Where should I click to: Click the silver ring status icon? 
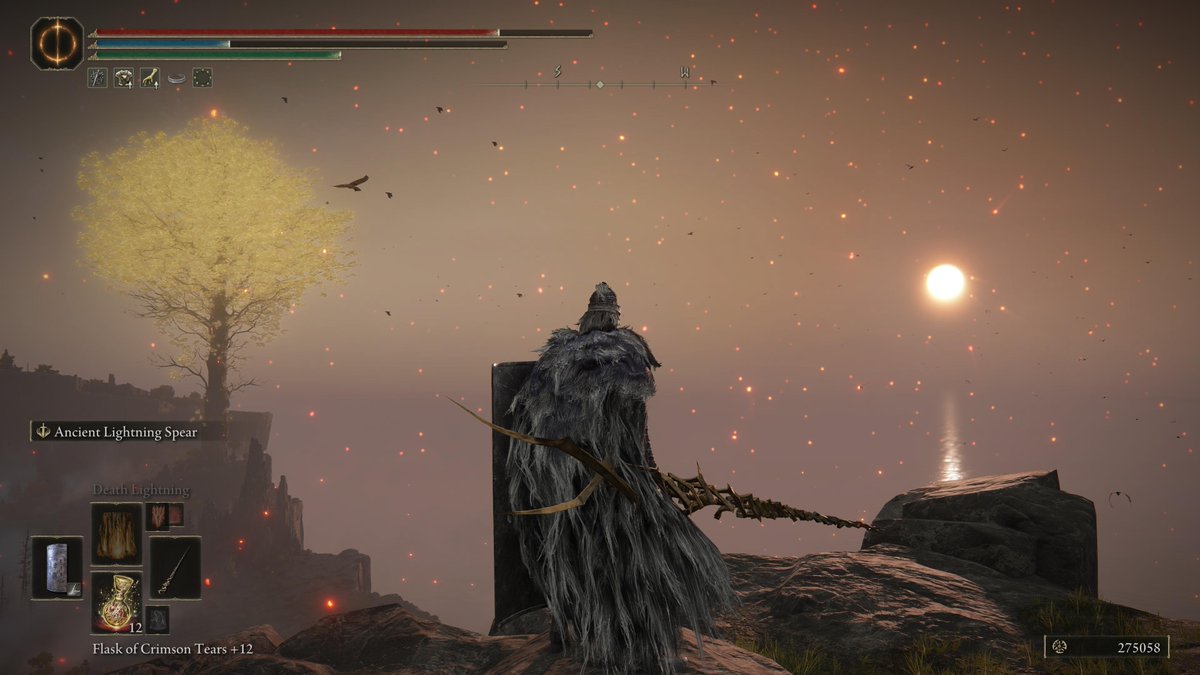[177, 78]
